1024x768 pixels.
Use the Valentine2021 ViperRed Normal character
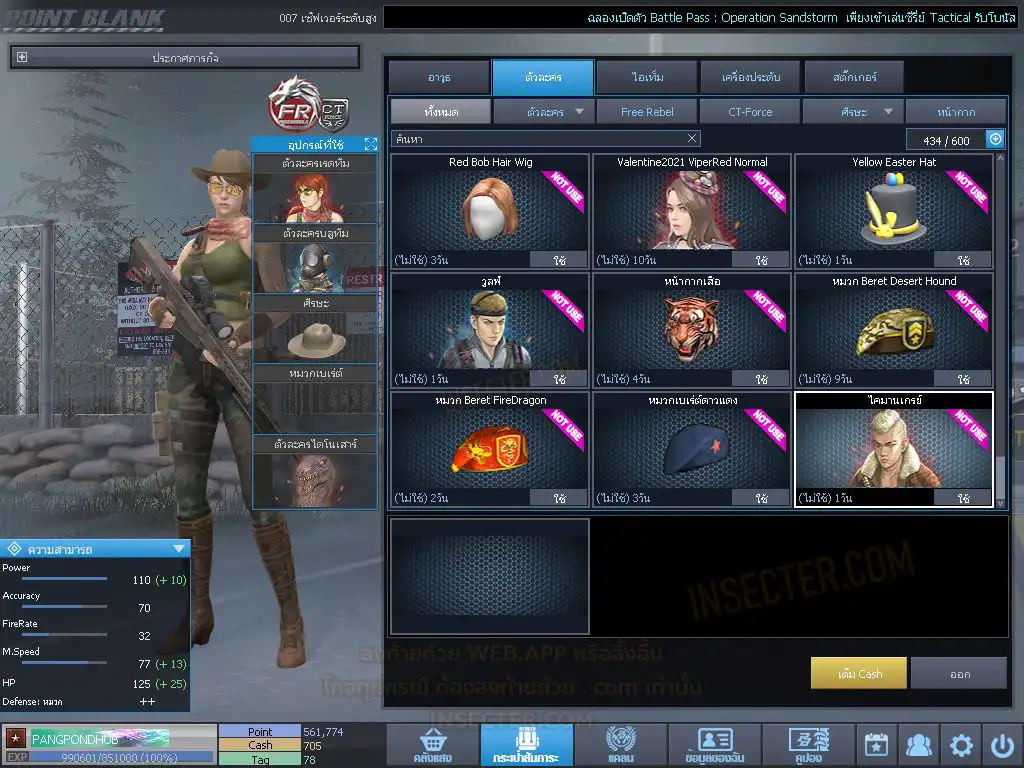point(762,260)
